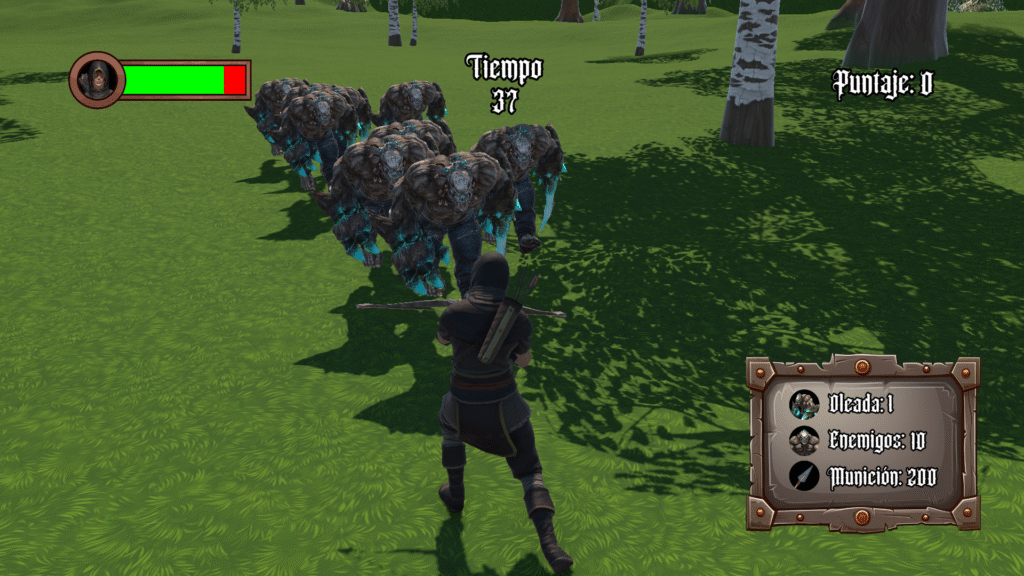Click the Enemigos monster icon
The height and width of the screenshot is (576, 1024).
(804, 440)
